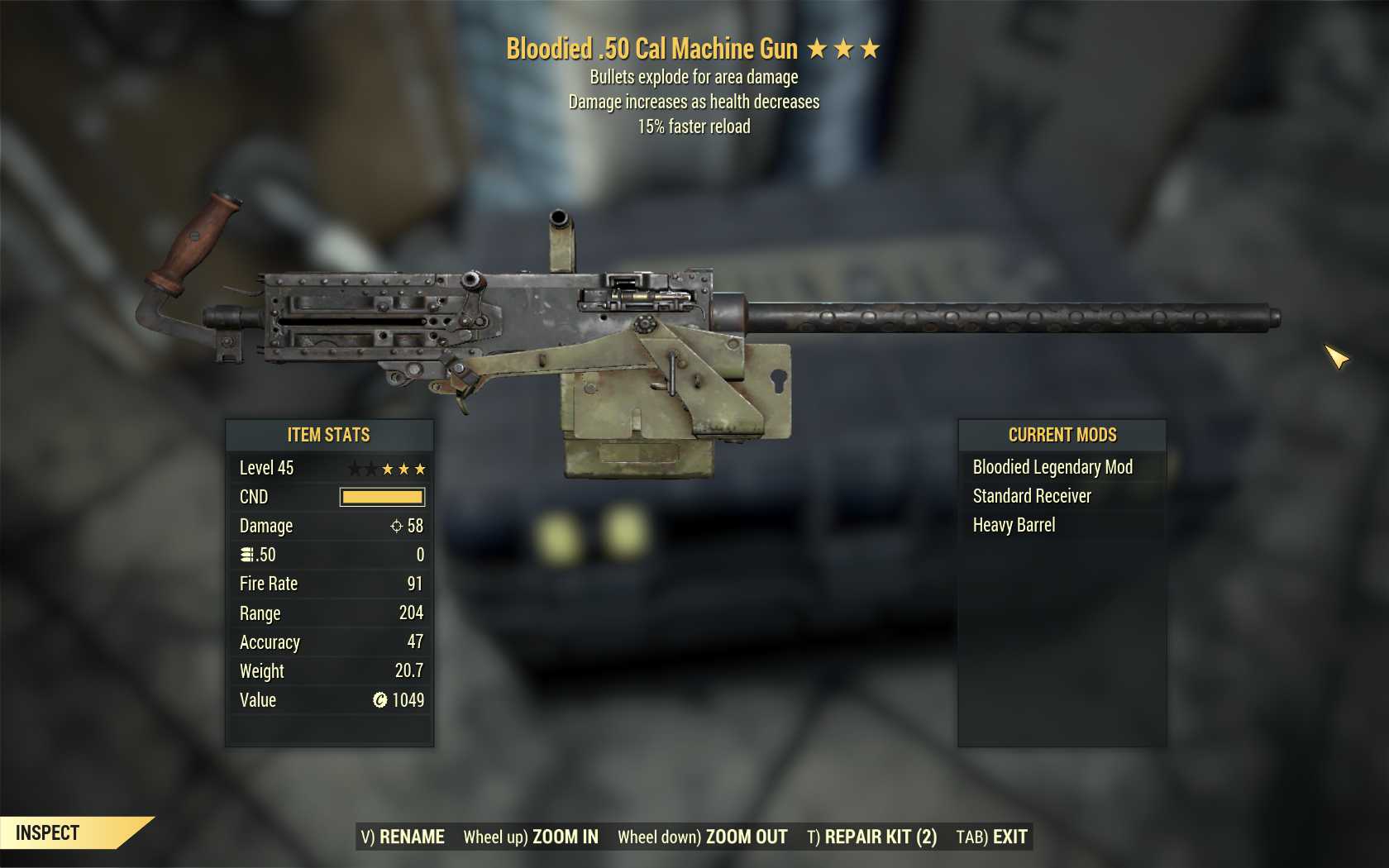1389x868 pixels.
Task: Click the .50 ammo icon in Item Stats
Action: coord(246,555)
